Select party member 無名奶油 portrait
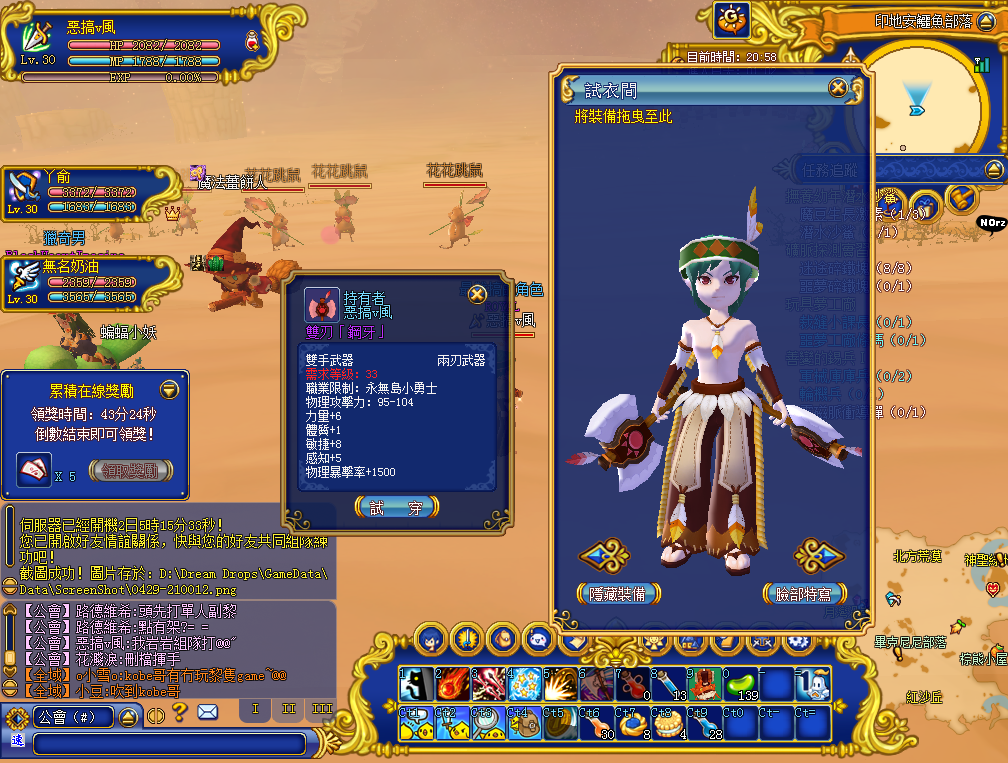The image size is (1008, 763). pos(24,281)
